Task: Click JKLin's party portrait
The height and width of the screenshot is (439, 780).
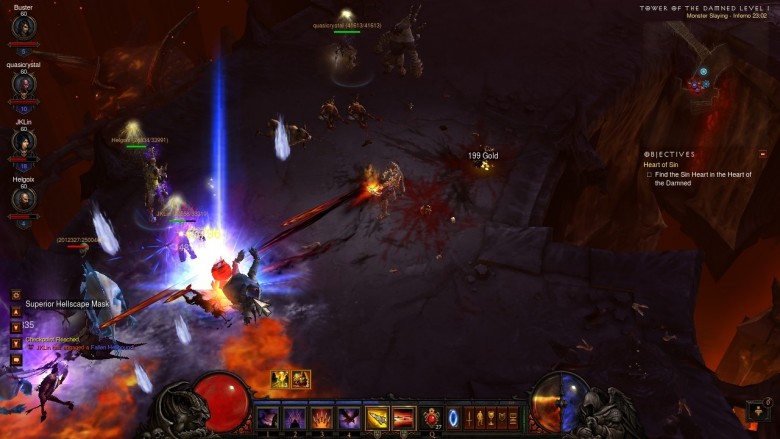Action: click(x=23, y=142)
